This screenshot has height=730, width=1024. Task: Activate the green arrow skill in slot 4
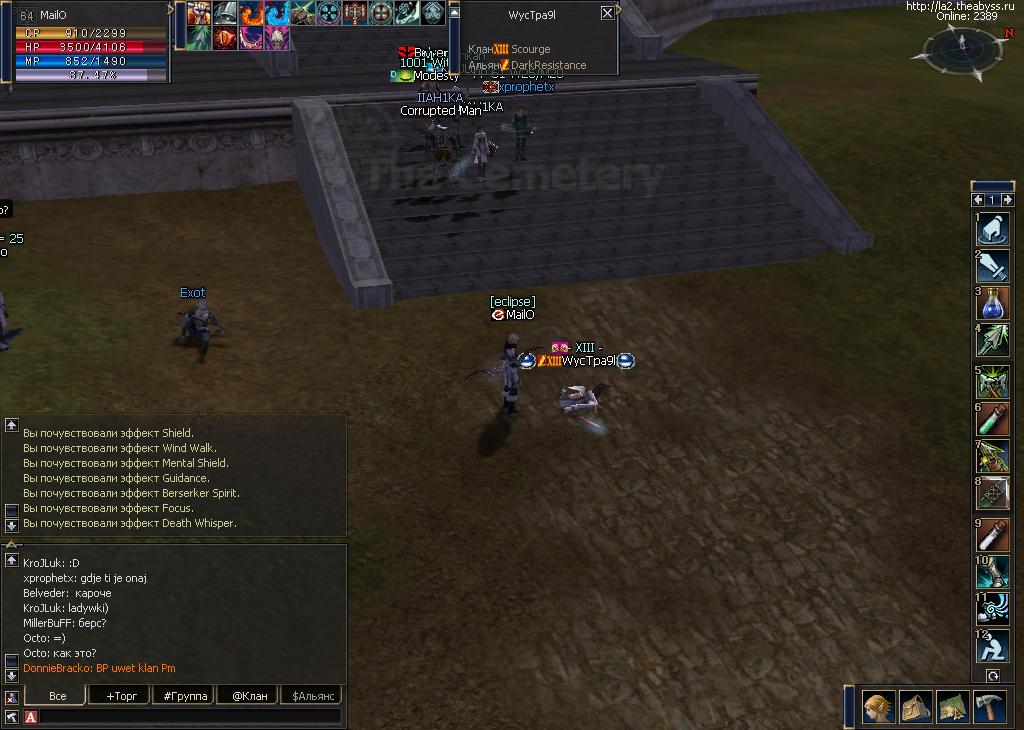coord(993,341)
